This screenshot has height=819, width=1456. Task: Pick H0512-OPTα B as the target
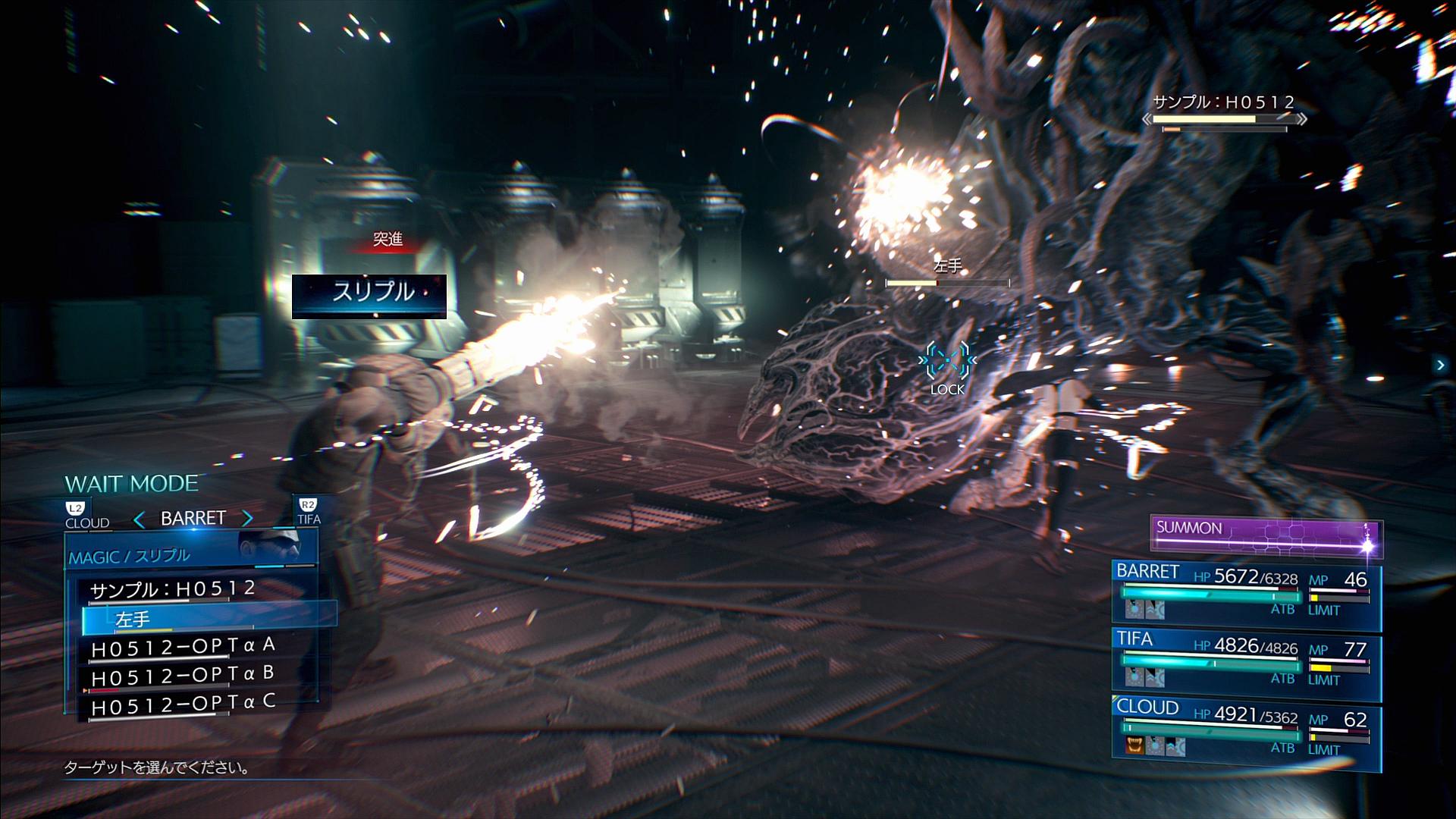pyautogui.click(x=183, y=676)
